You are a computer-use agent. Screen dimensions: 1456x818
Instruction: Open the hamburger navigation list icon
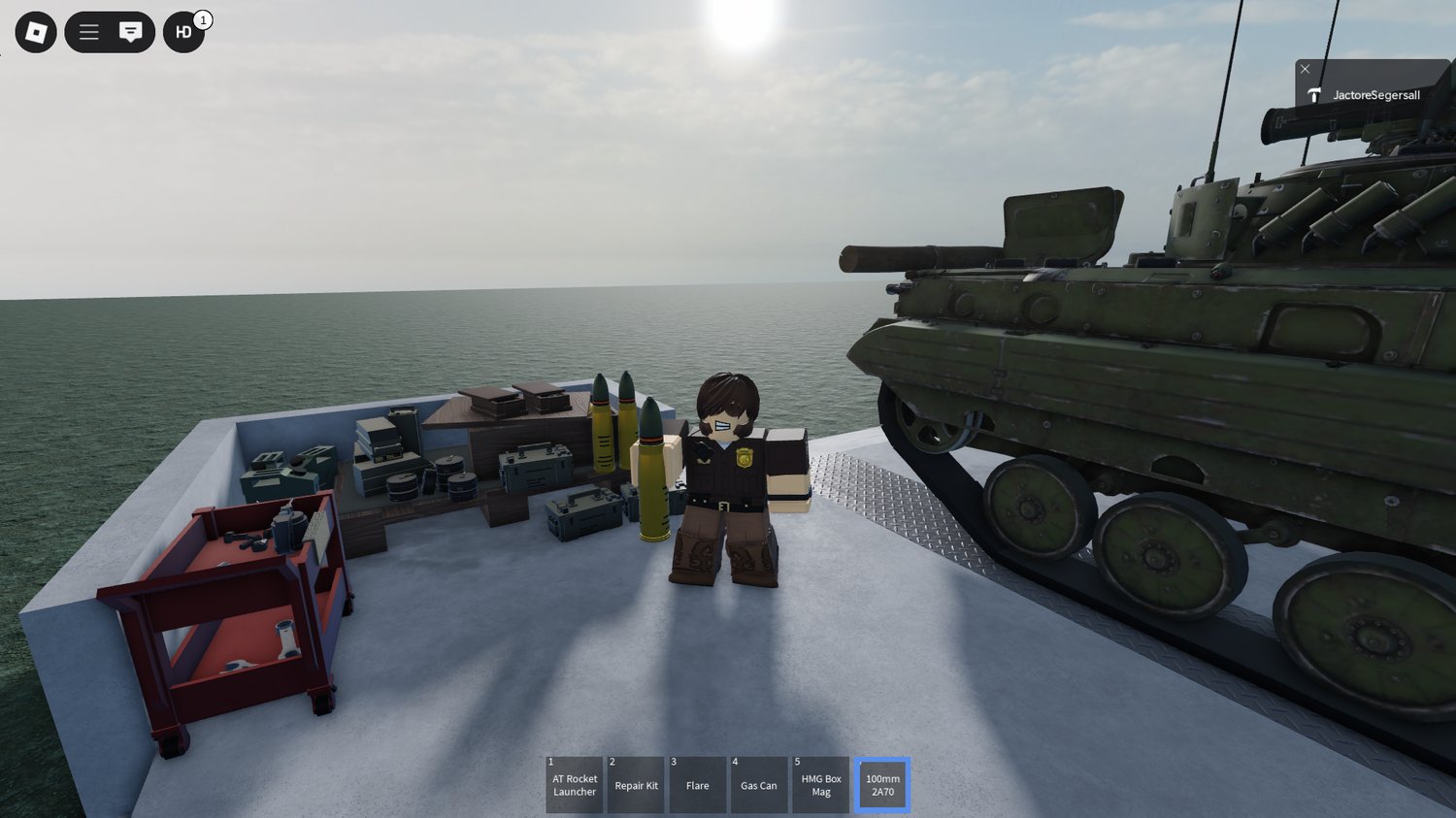click(x=88, y=32)
